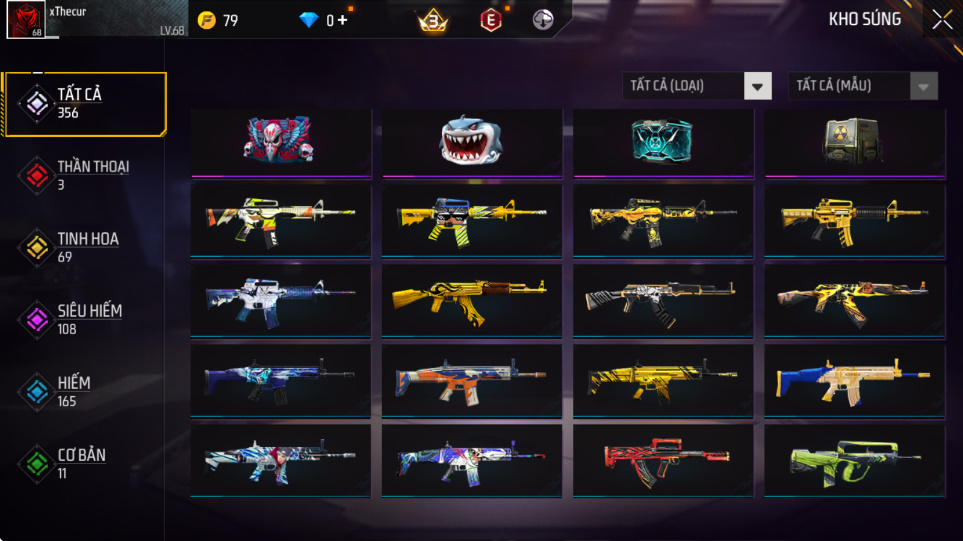Open the gold crown rank badge
This screenshot has height=541, width=963.
pos(433,20)
